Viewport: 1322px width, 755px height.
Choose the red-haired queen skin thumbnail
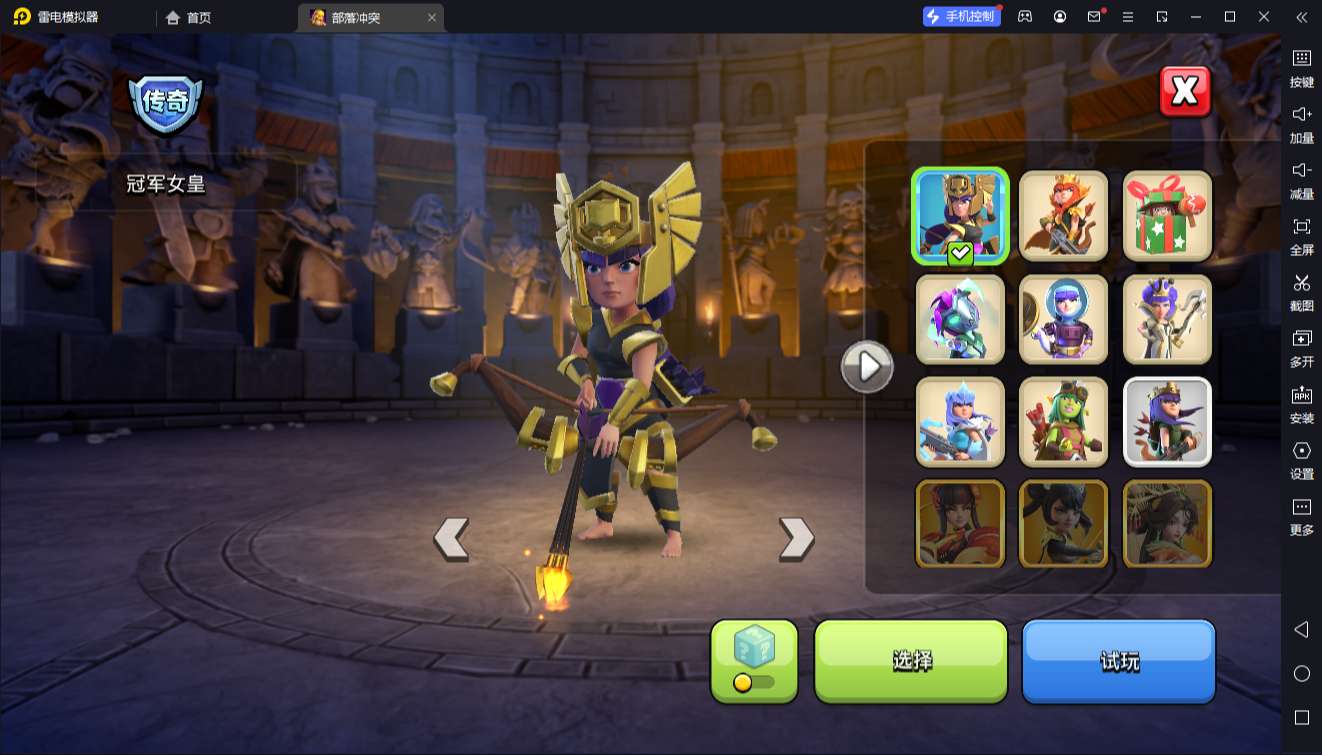click(1063, 215)
